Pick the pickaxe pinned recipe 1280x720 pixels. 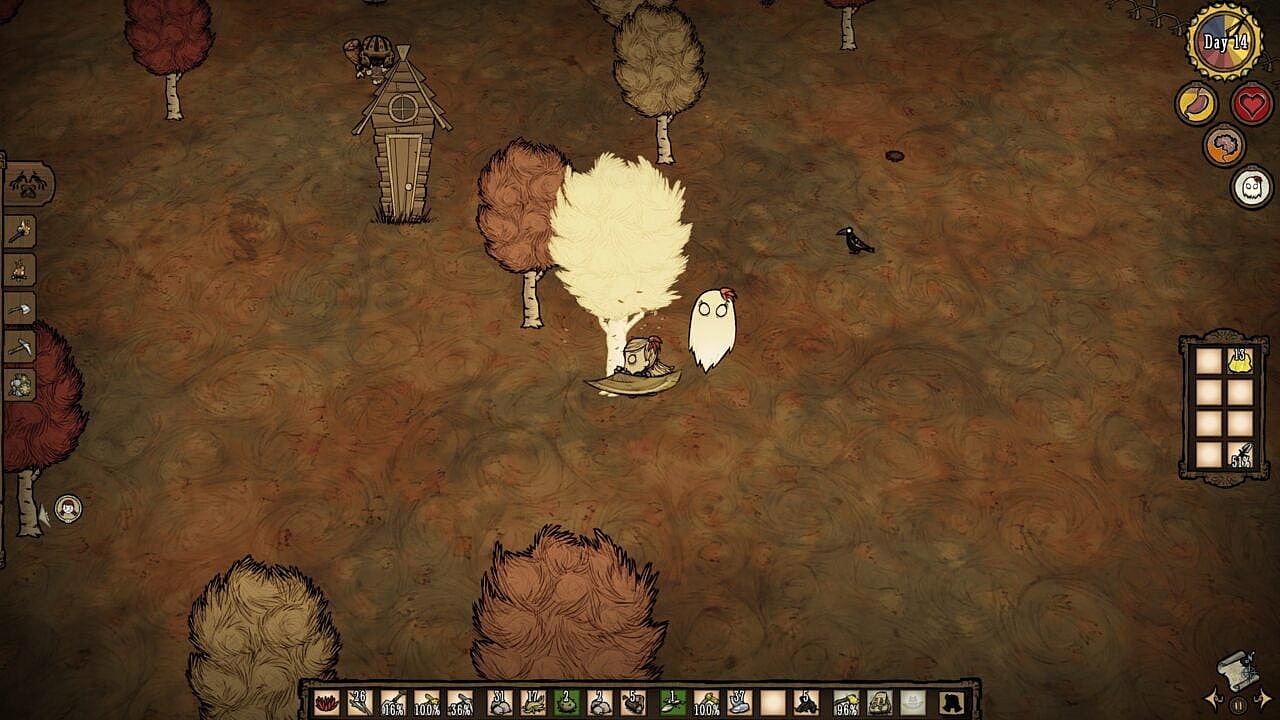[x=19, y=346]
